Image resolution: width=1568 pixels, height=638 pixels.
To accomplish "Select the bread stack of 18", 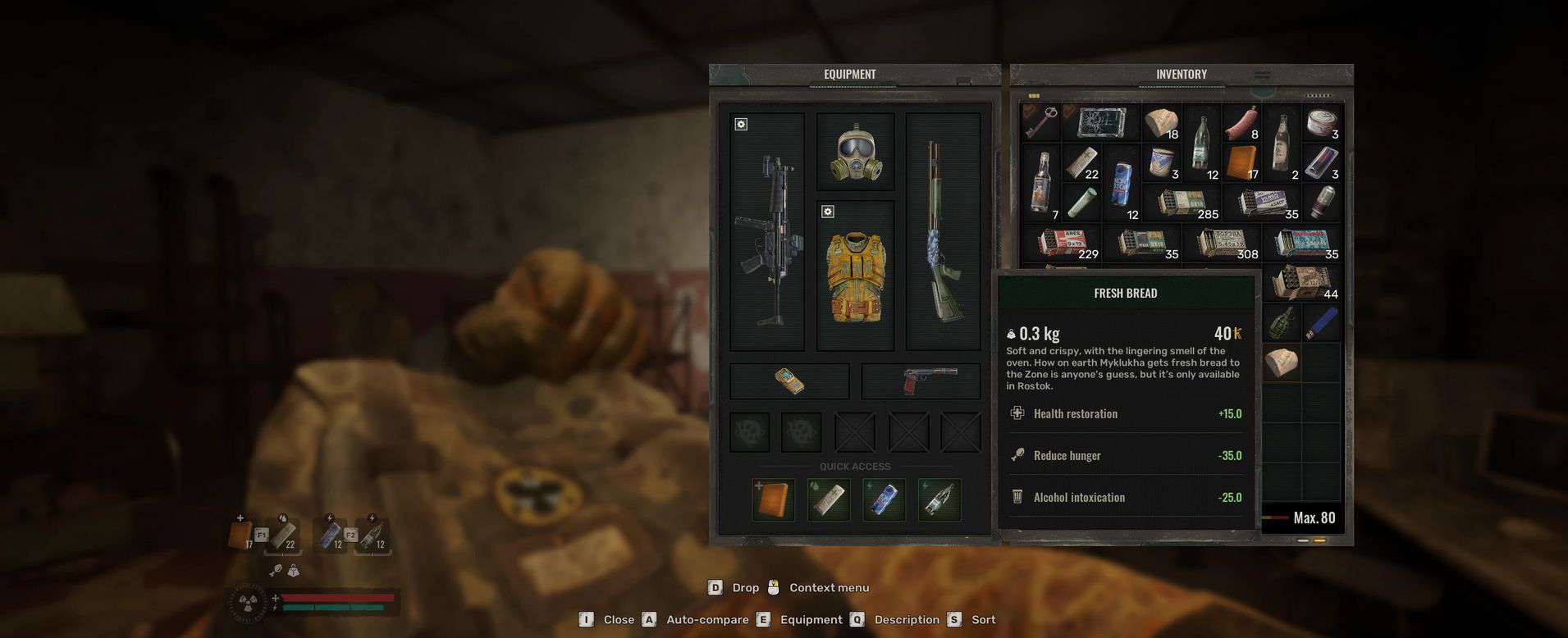I will click(x=1161, y=122).
